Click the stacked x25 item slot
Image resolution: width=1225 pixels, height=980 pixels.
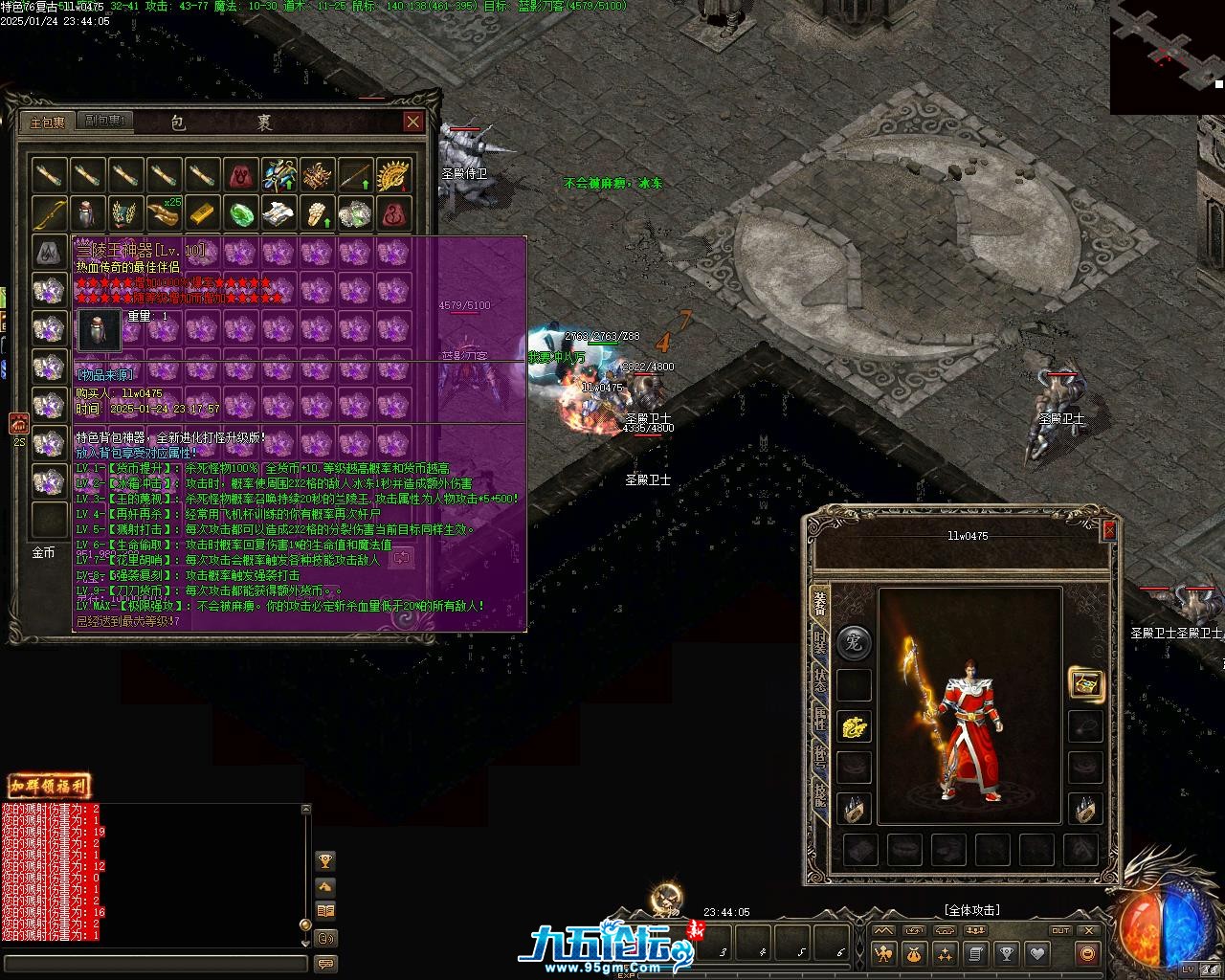(x=164, y=212)
